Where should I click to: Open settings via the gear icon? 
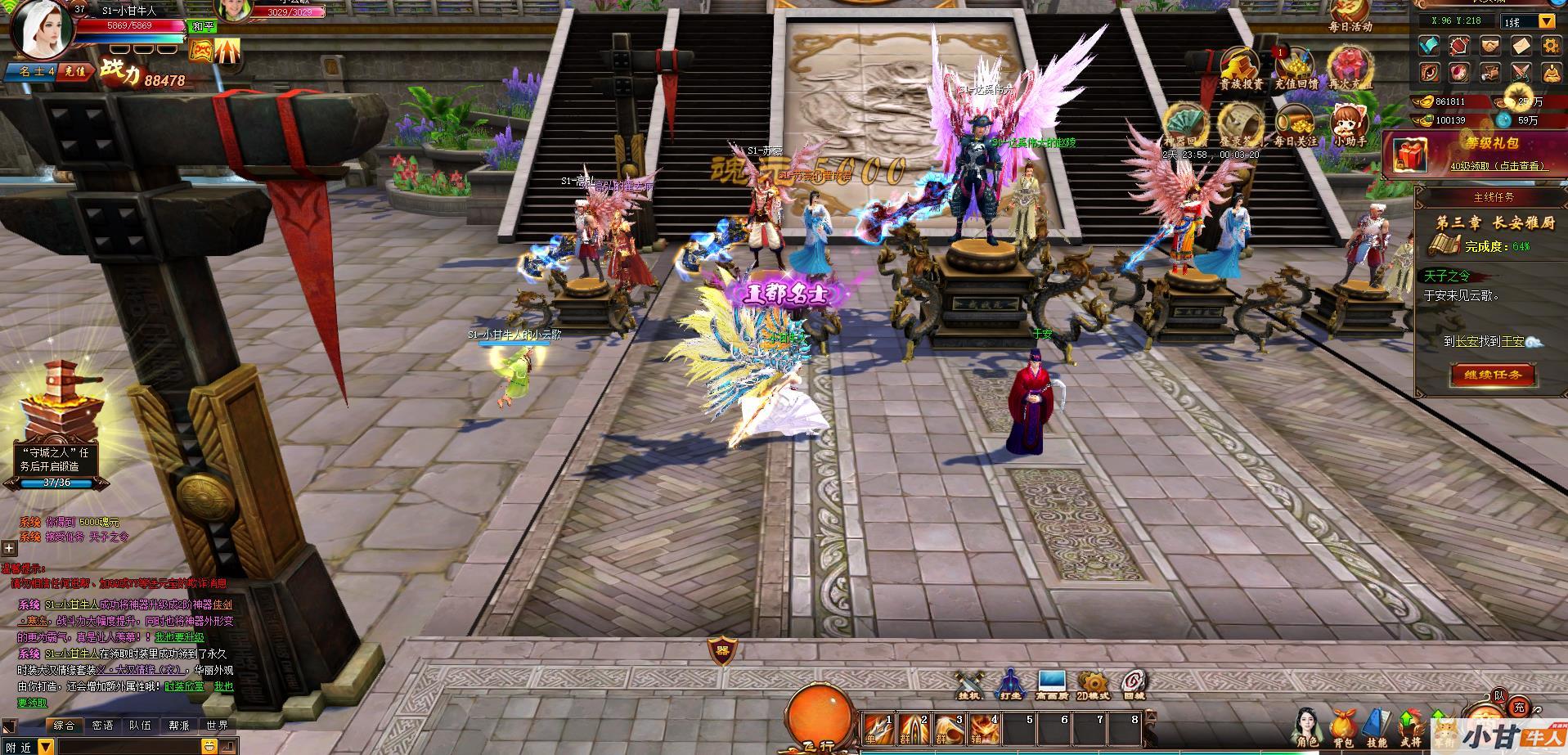1551,46
